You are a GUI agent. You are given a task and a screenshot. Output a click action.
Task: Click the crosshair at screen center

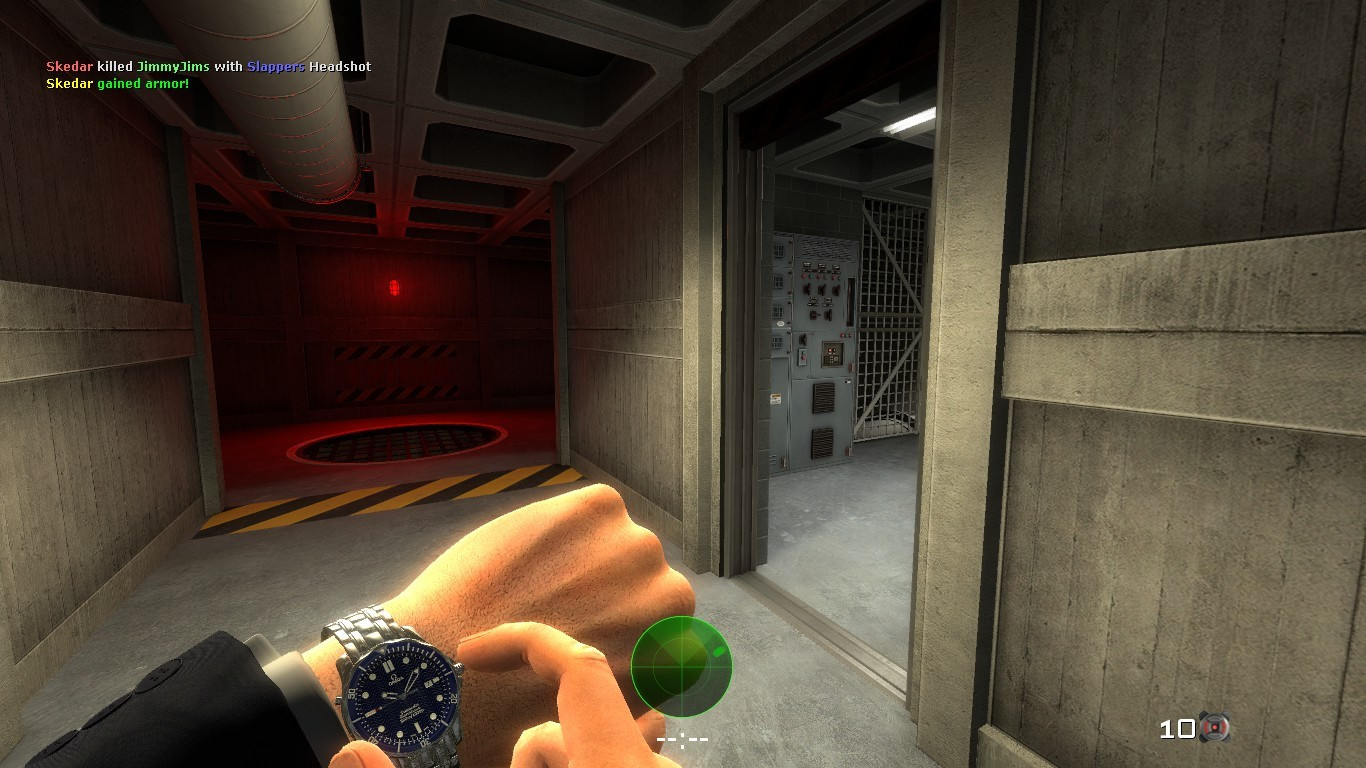click(683, 738)
